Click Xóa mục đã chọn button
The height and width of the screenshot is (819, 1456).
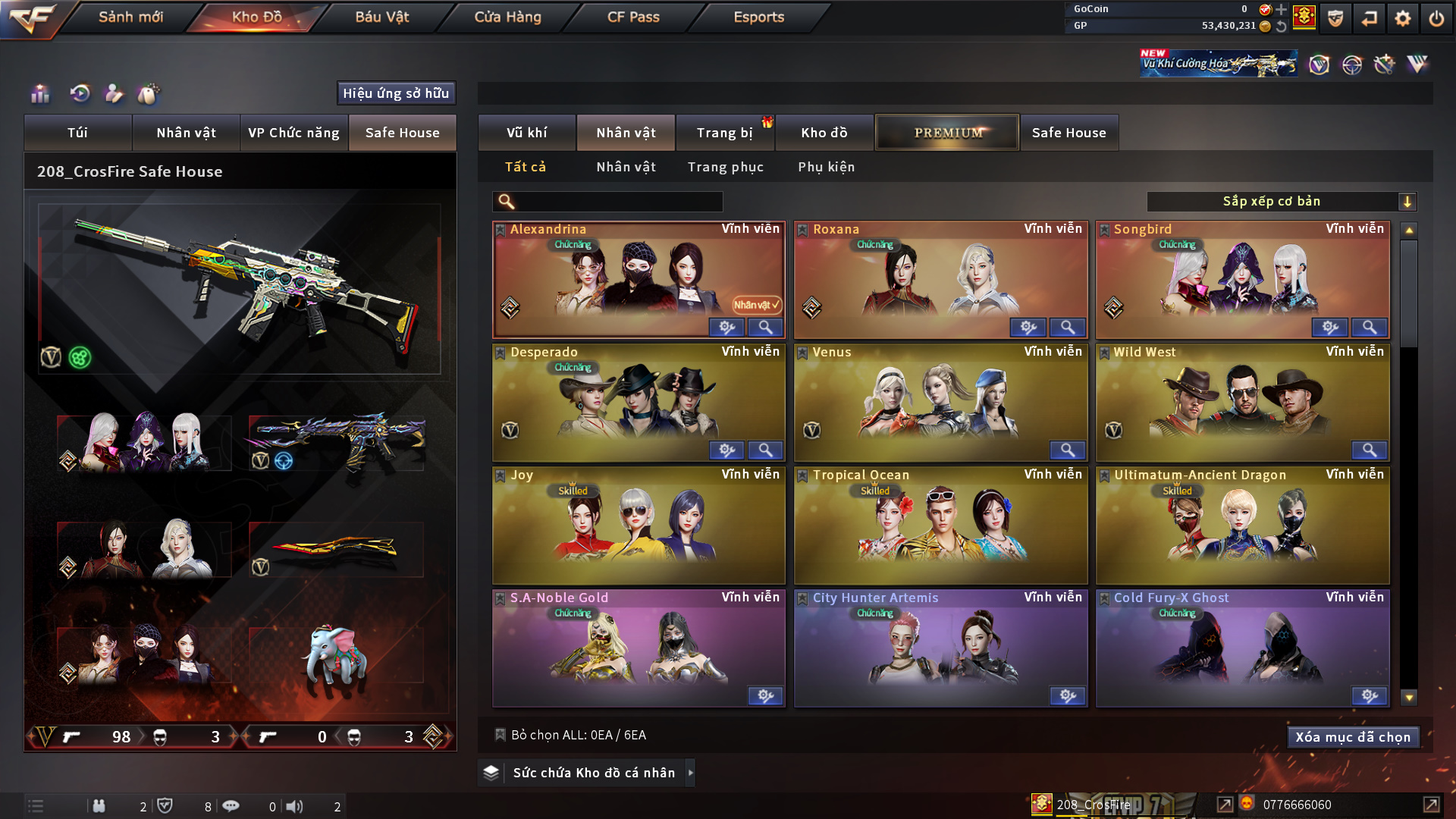click(x=1352, y=737)
